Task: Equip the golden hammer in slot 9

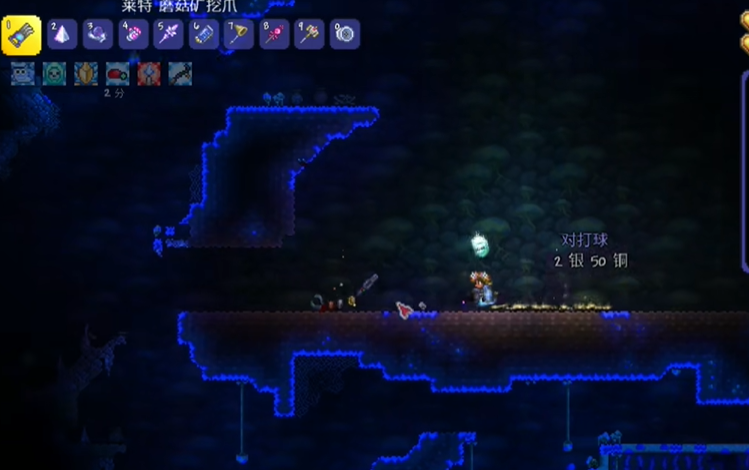Action: coord(309,35)
